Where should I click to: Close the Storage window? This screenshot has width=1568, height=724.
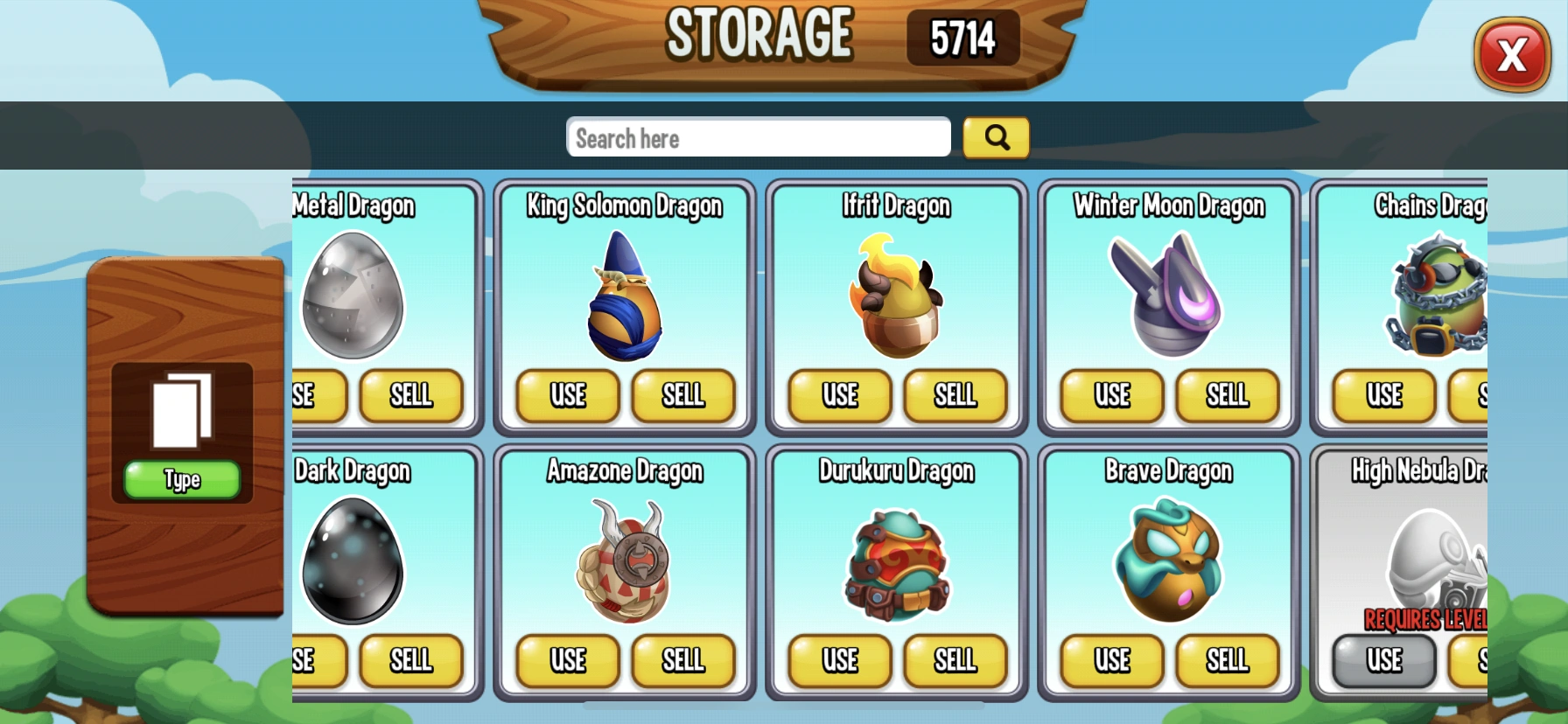(1512, 55)
